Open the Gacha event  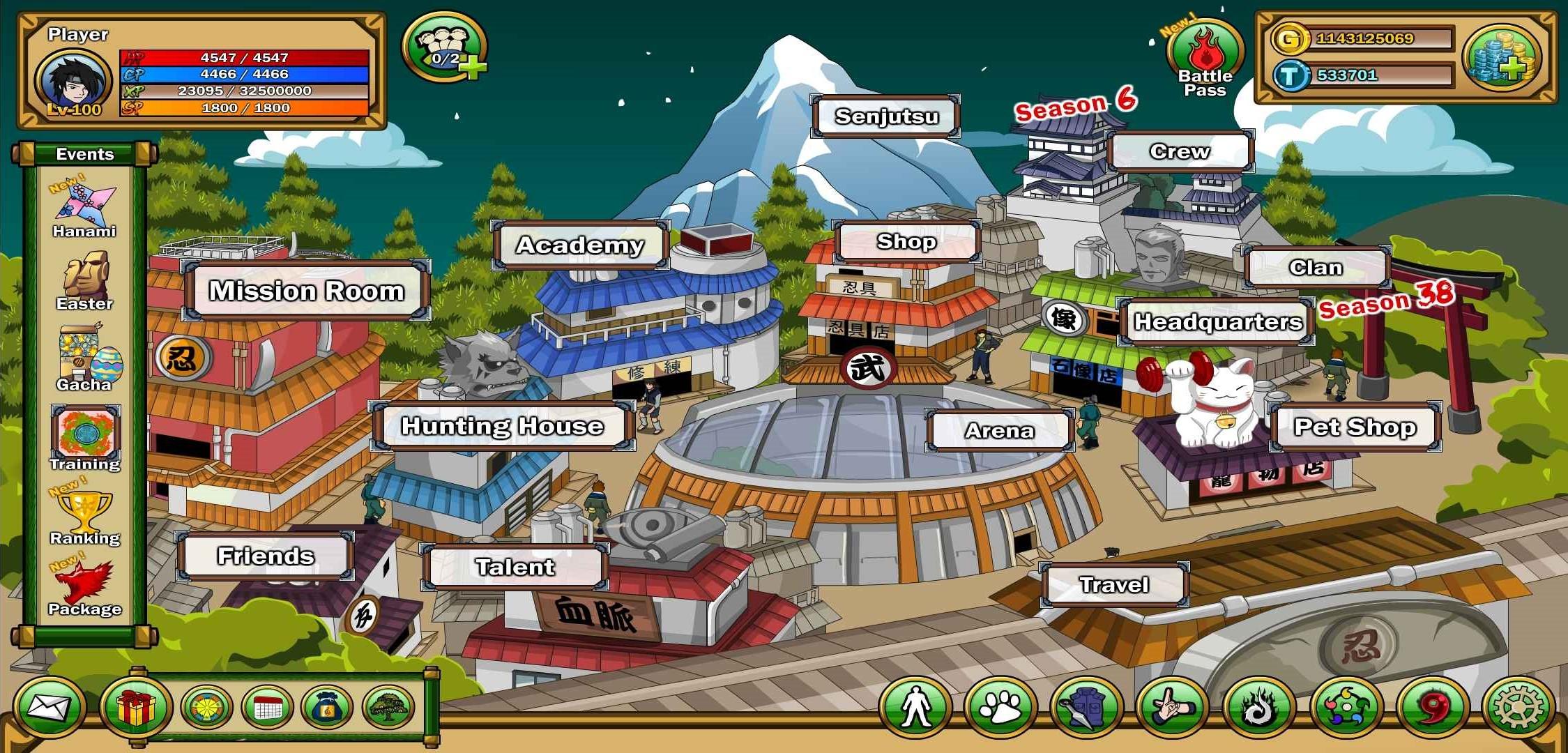pyautogui.click(x=84, y=358)
